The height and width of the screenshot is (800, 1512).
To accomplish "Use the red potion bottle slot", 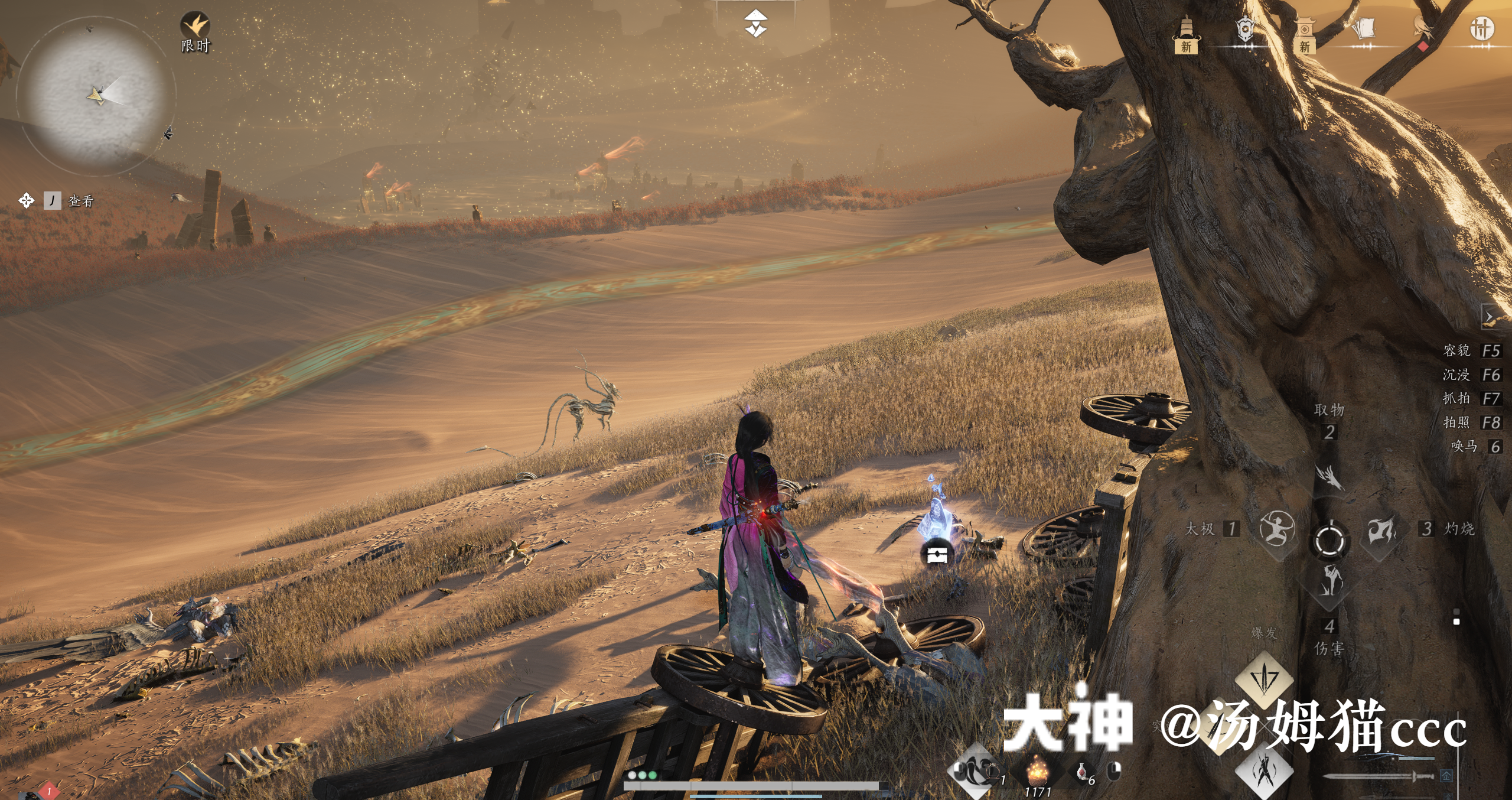I will click(1082, 772).
